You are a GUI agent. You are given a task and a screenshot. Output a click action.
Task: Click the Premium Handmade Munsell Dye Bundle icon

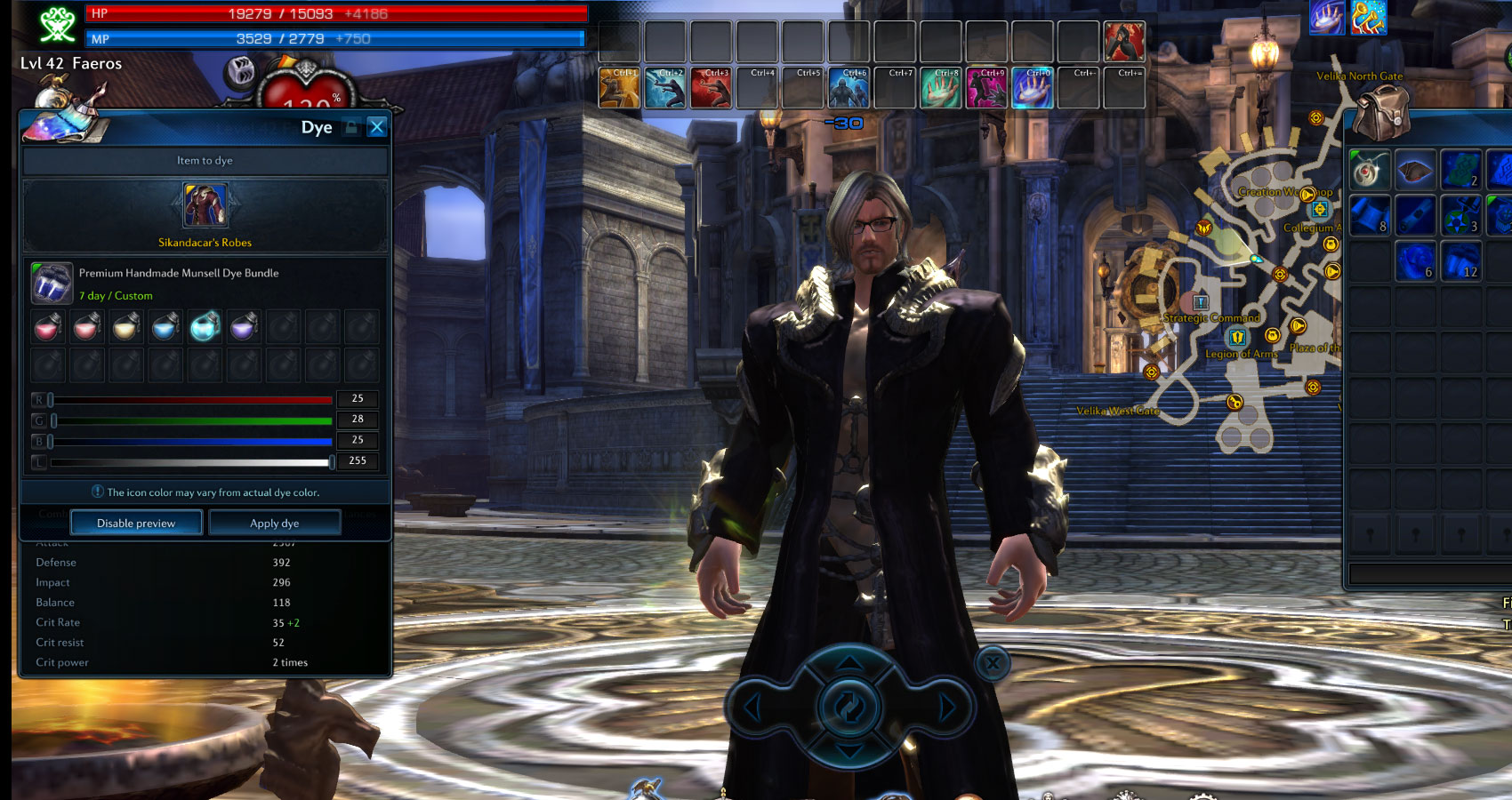tap(52, 284)
